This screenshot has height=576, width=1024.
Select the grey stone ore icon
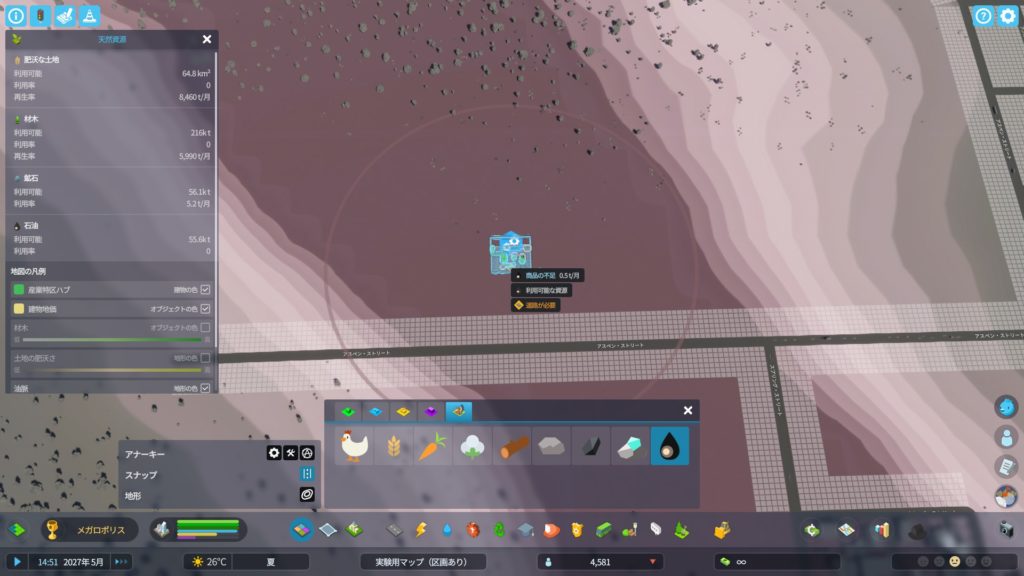pos(551,446)
